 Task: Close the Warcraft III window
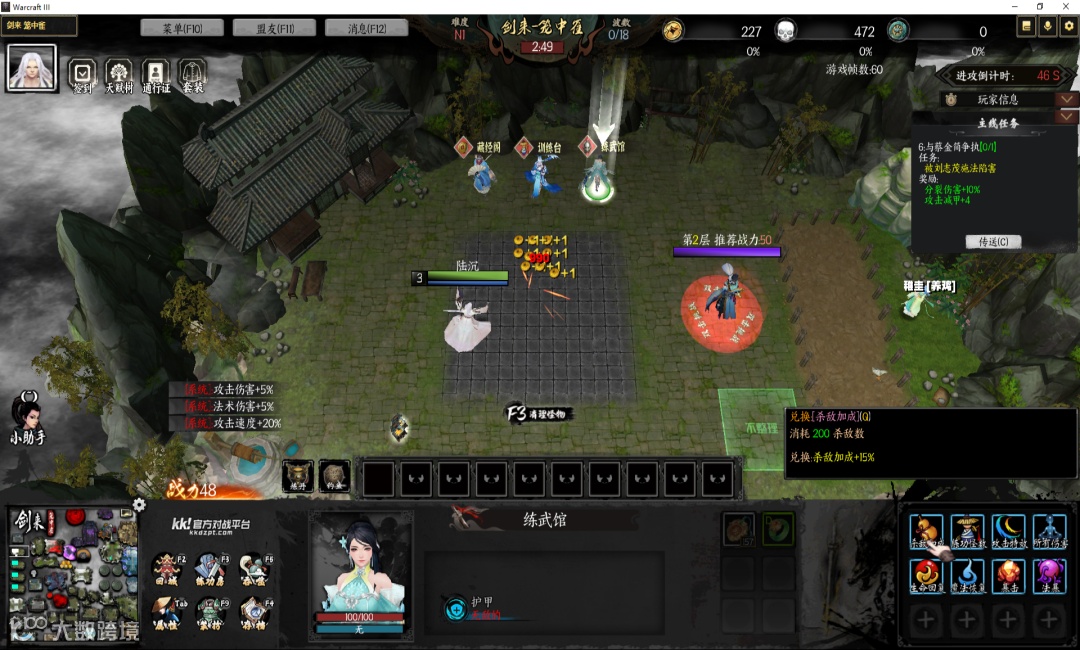pos(1067,7)
